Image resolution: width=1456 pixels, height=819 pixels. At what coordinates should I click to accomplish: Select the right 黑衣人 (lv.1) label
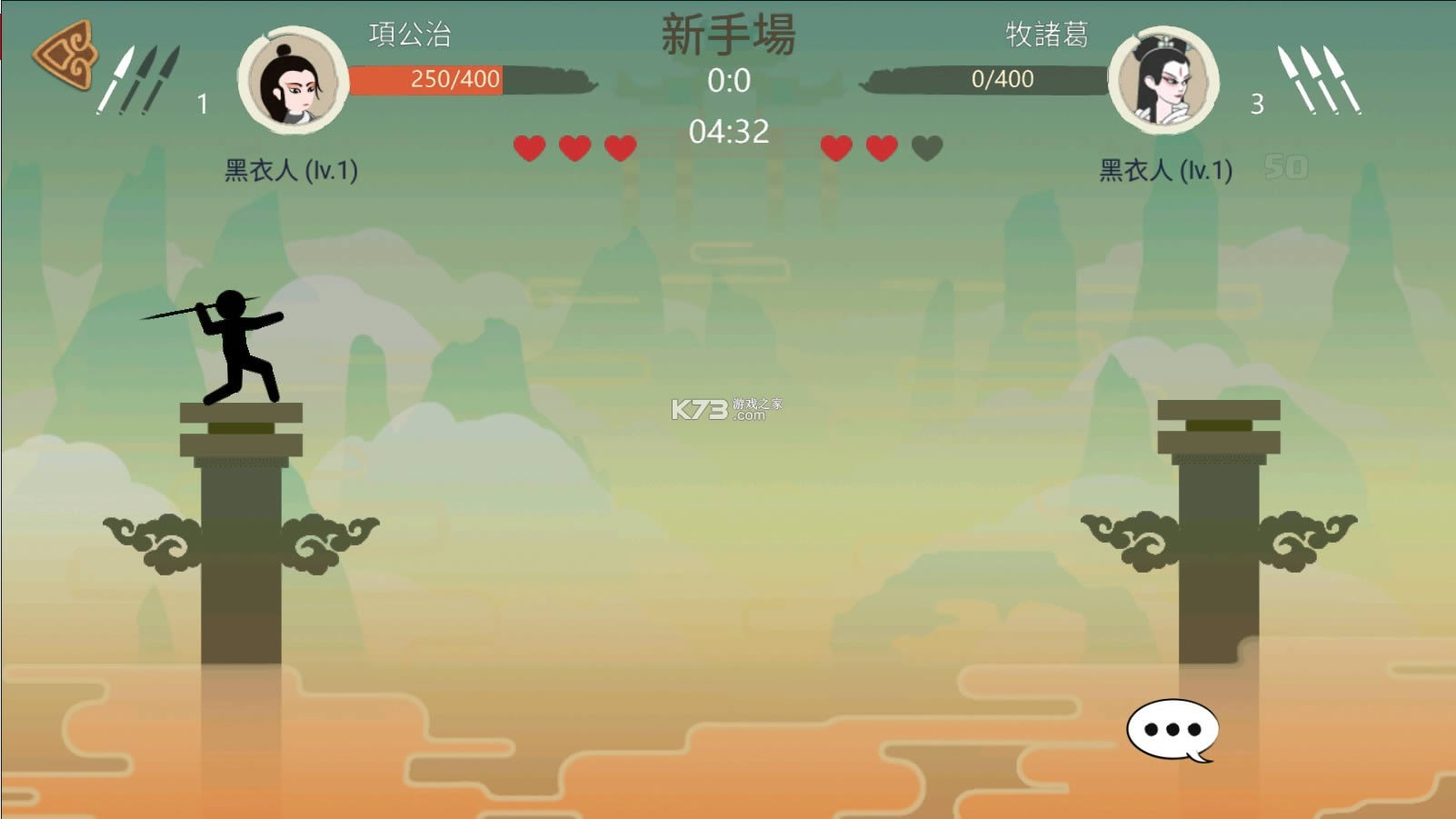[1165, 168]
